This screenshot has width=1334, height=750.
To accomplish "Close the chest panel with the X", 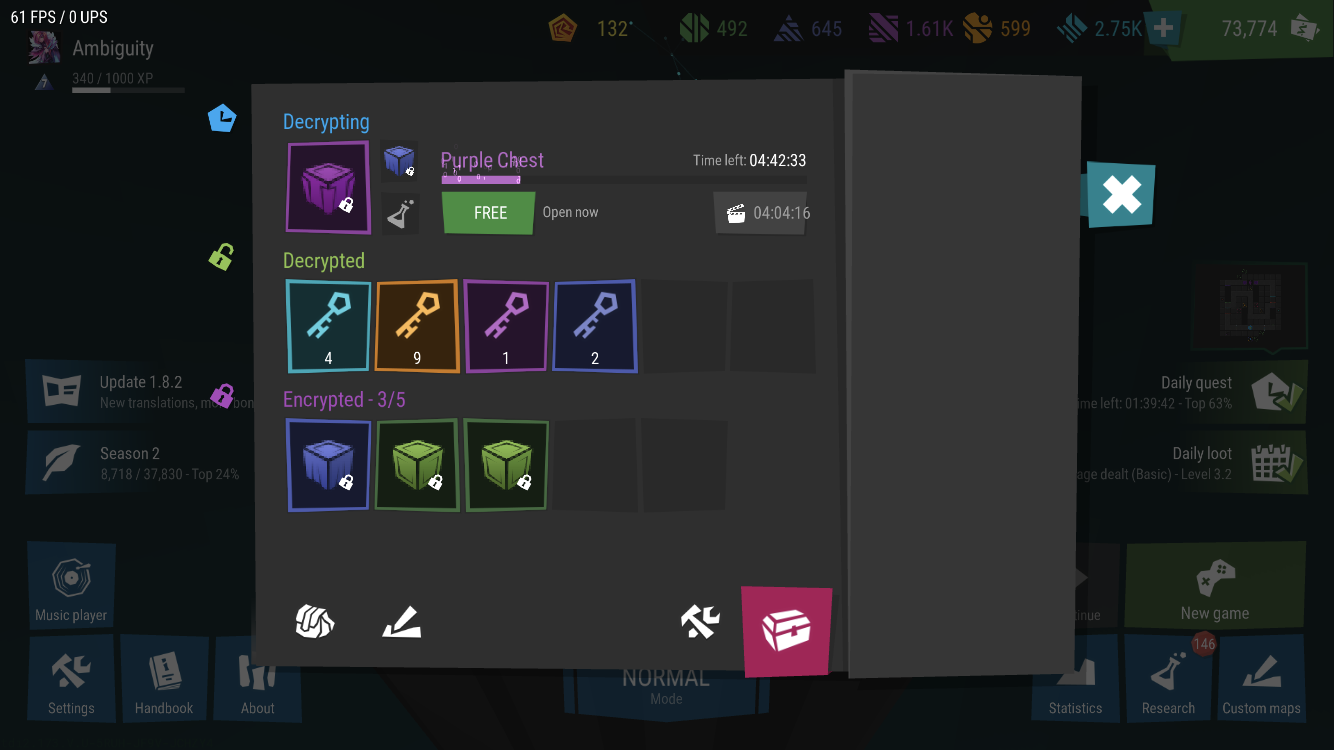I will (x=1121, y=195).
